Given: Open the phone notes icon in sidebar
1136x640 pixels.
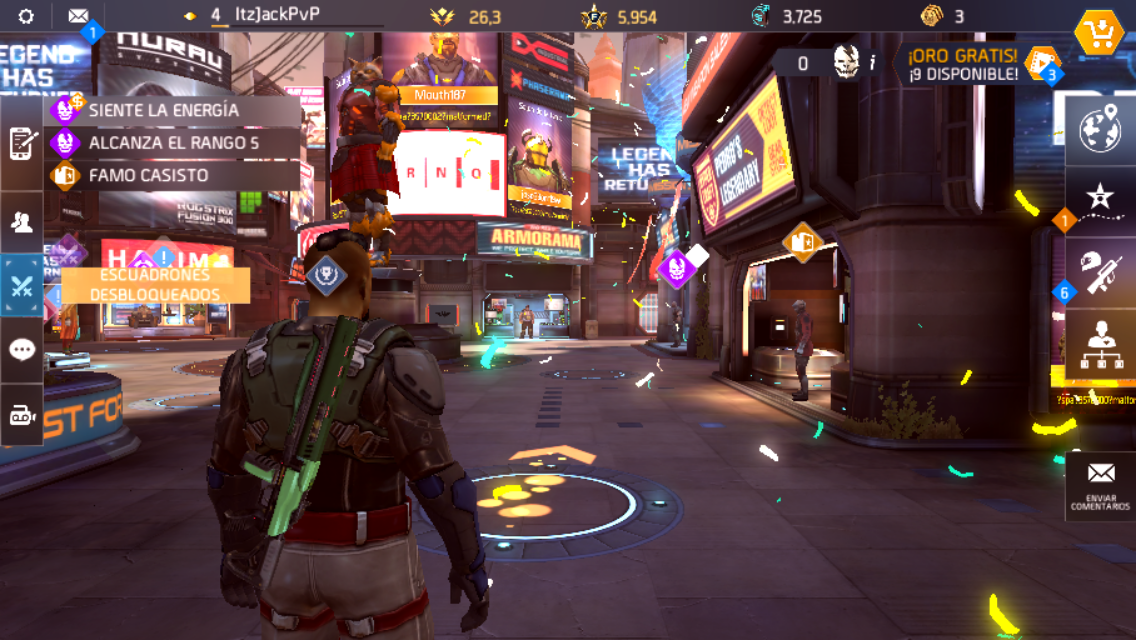Looking at the screenshot, I should point(22,143).
